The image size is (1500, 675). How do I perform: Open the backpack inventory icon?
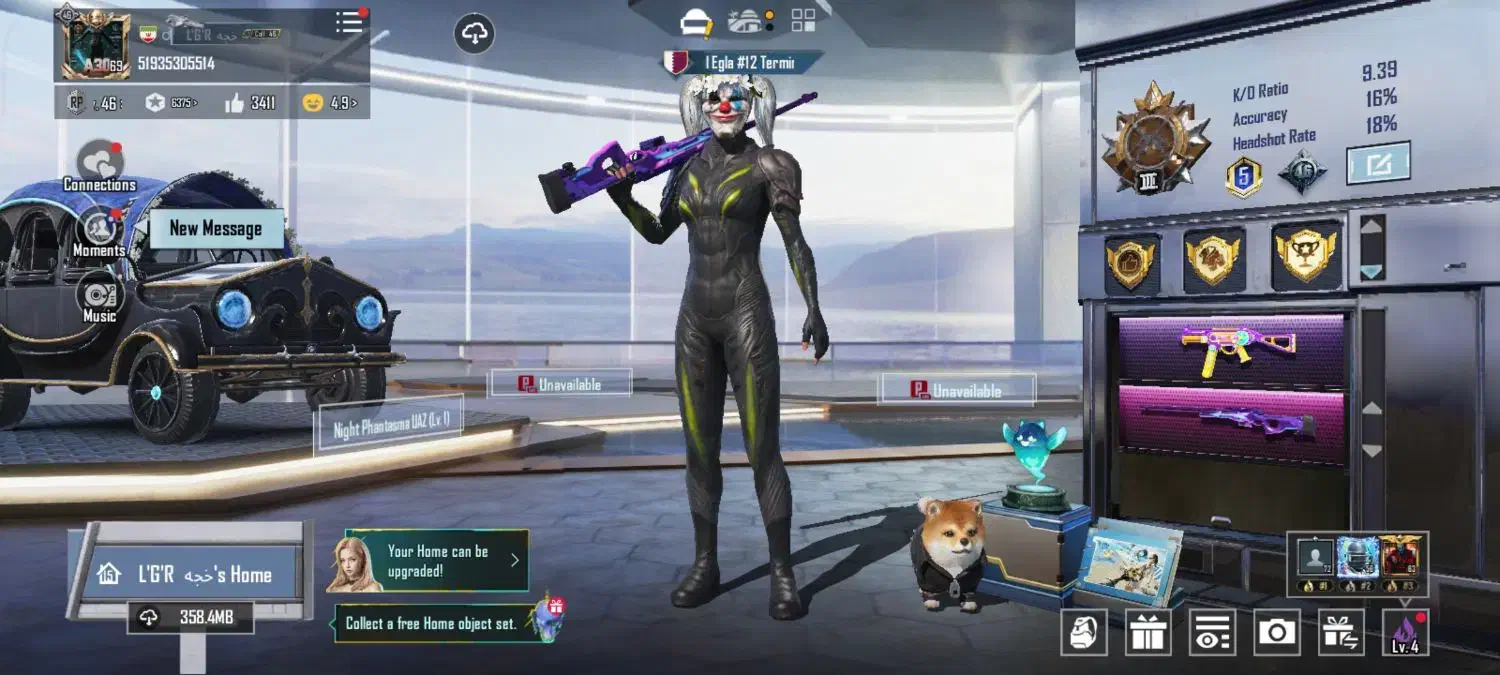(1084, 632)
